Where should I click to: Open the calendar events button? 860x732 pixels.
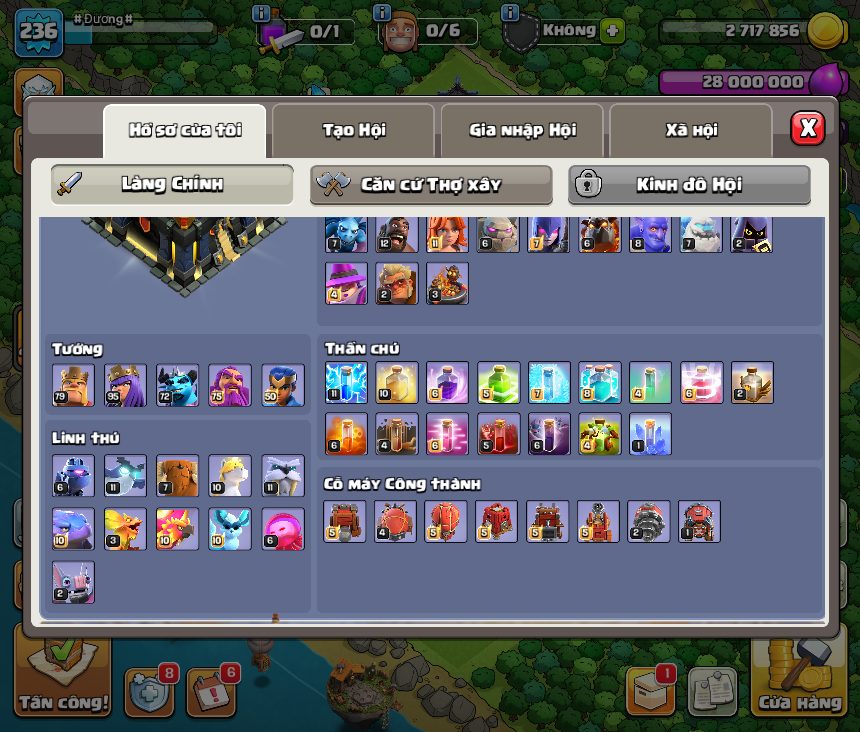tap(211, 692)
